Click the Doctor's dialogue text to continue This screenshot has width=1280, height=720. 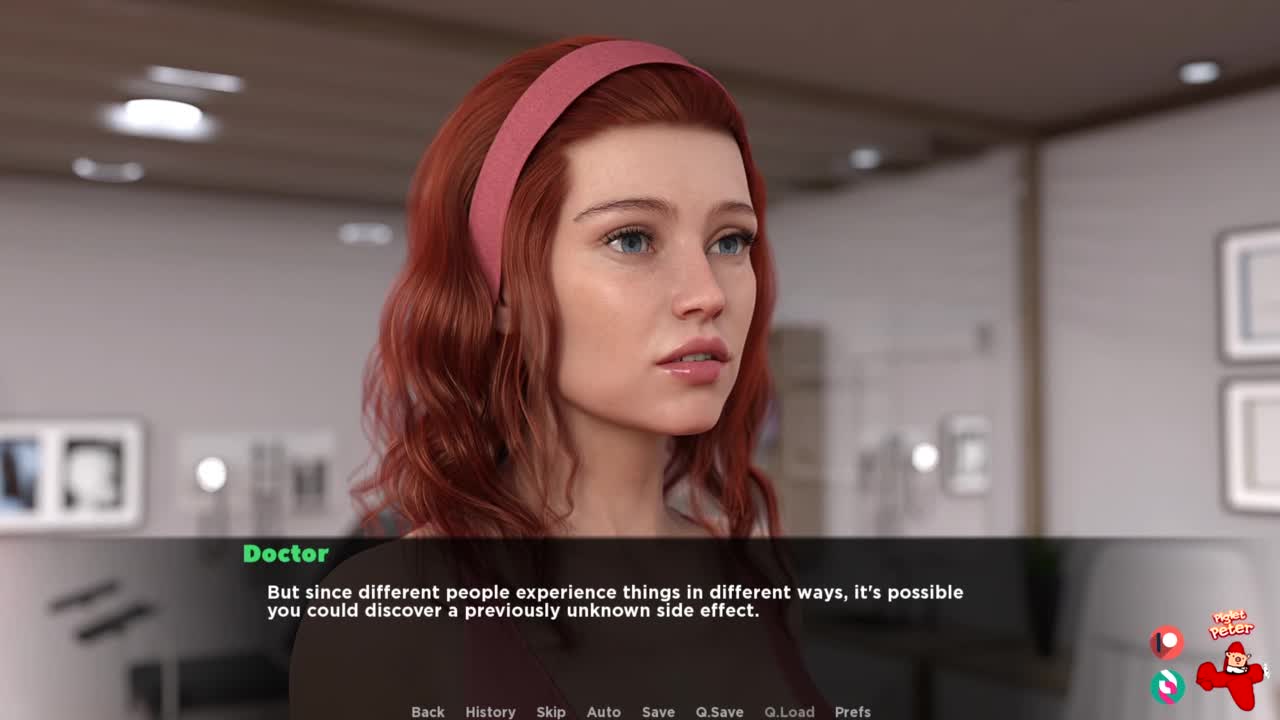click(x=614, y=601)
